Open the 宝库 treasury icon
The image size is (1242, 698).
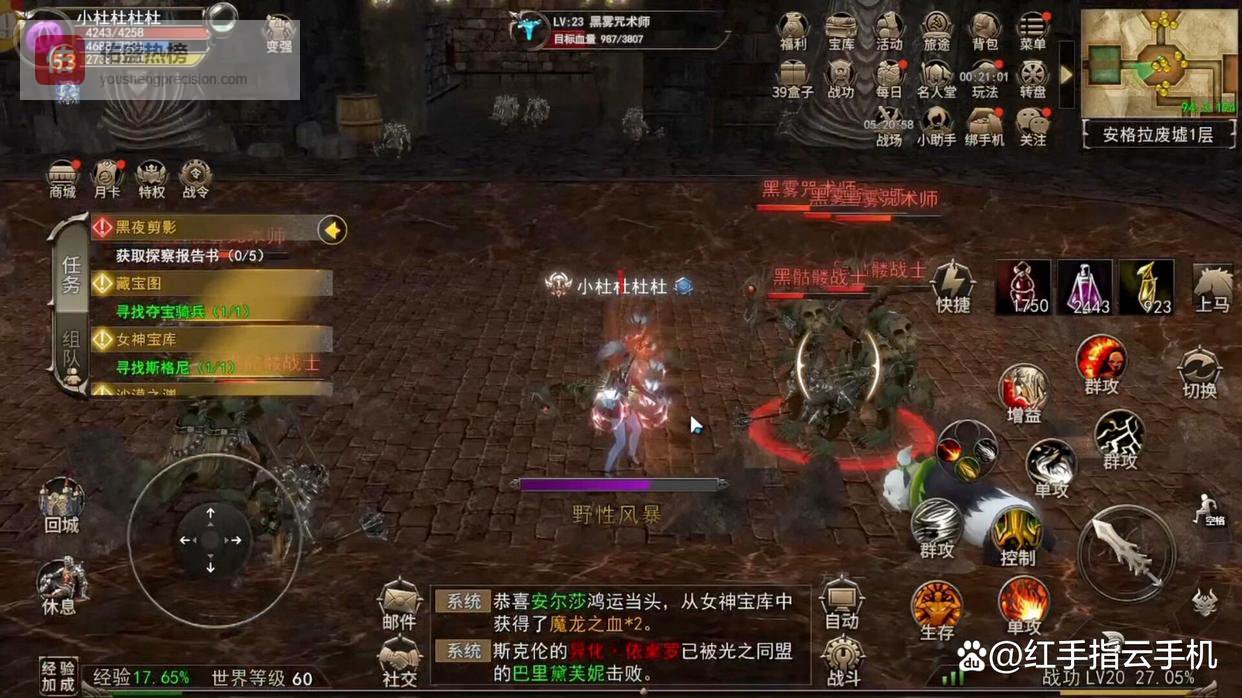click(841, 30)
